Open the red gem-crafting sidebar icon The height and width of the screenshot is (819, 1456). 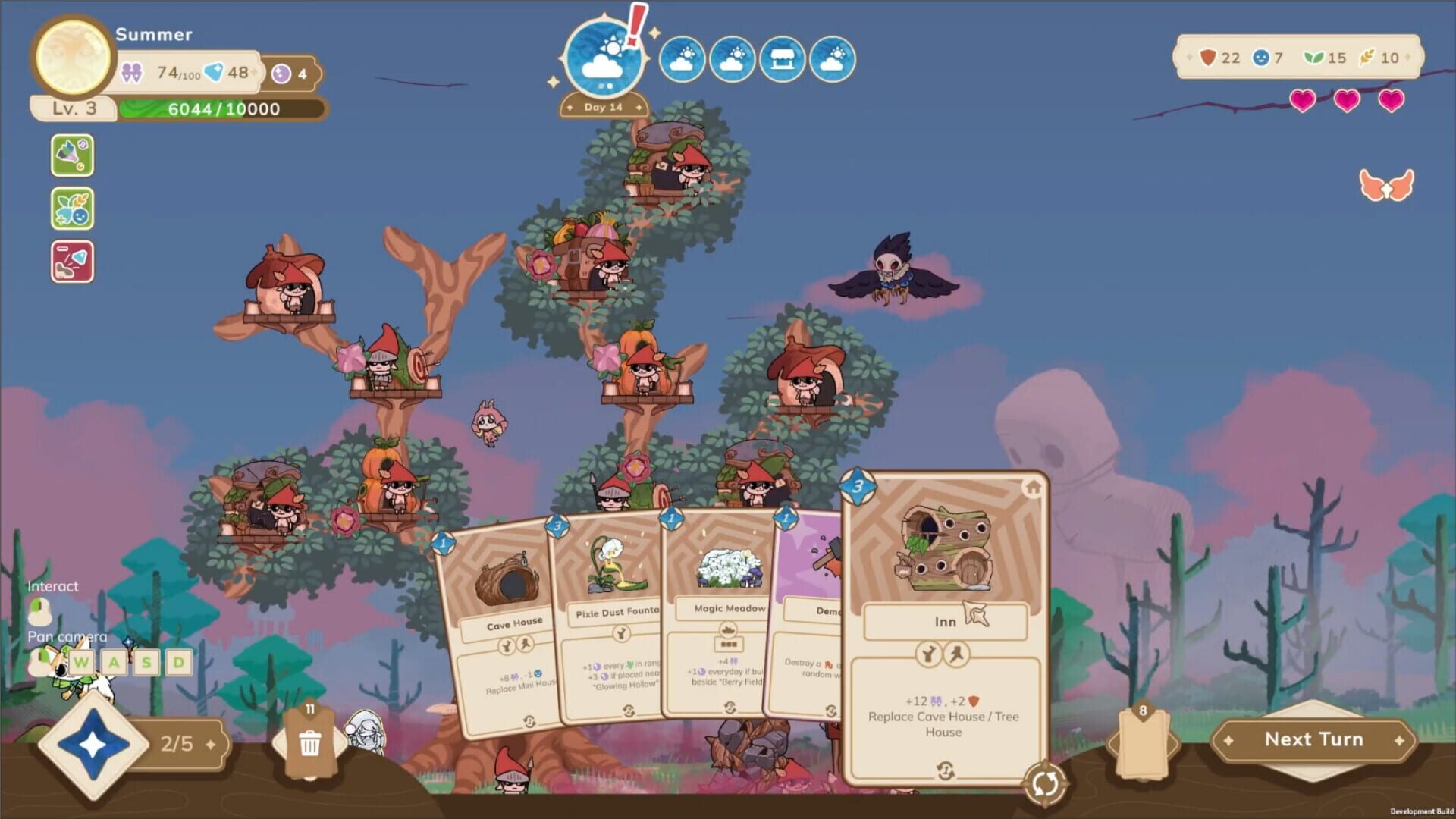(x=73, y=261)
